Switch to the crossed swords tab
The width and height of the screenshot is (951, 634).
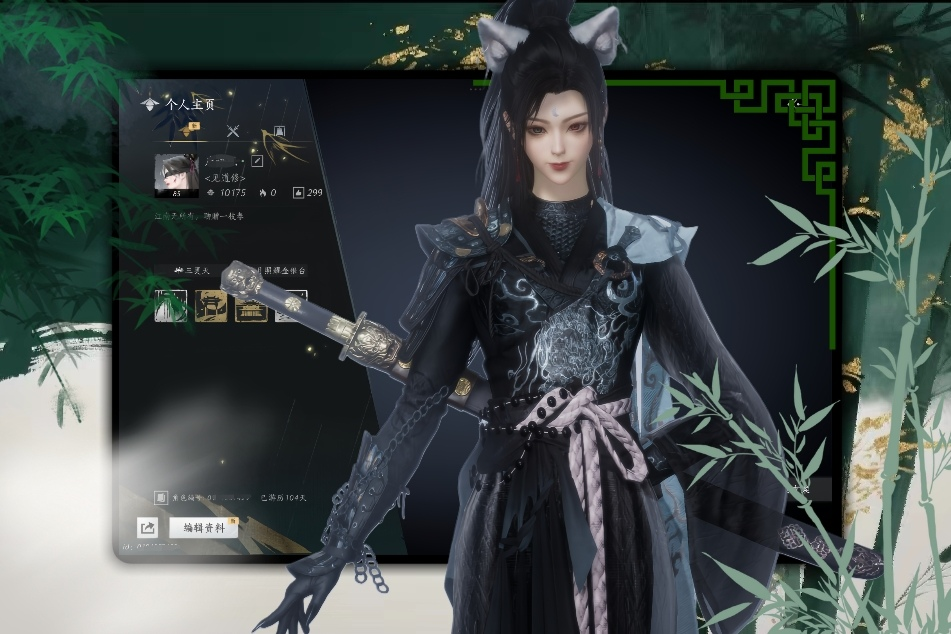[233, 131]
